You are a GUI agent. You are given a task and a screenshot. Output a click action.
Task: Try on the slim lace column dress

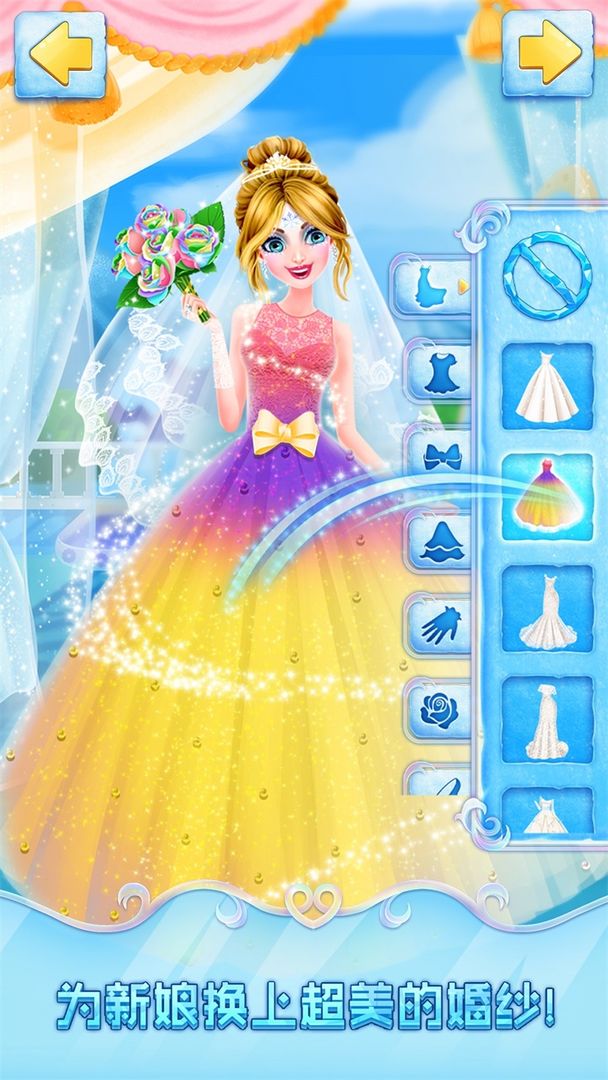pyautogui.click(x=546, y=720)
